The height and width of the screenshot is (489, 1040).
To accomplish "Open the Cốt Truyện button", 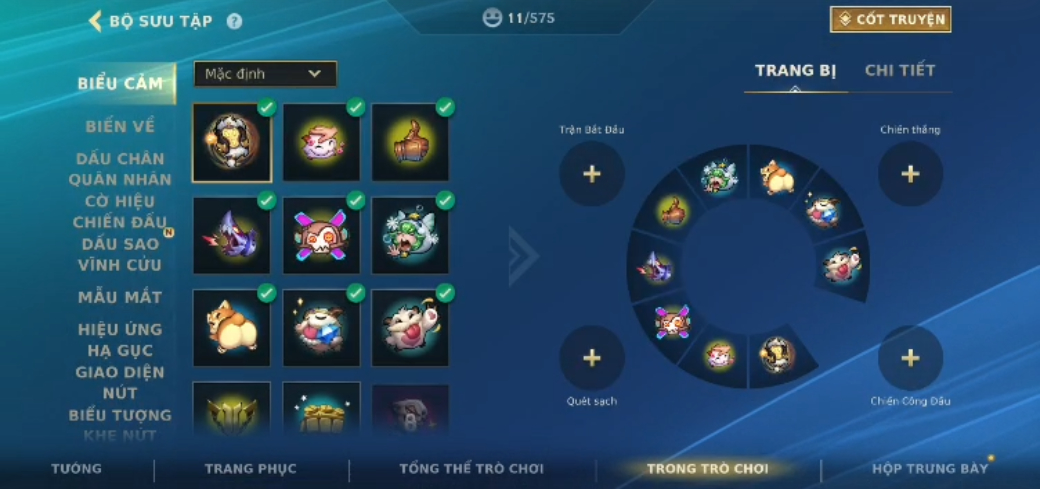I will (890, 19).
